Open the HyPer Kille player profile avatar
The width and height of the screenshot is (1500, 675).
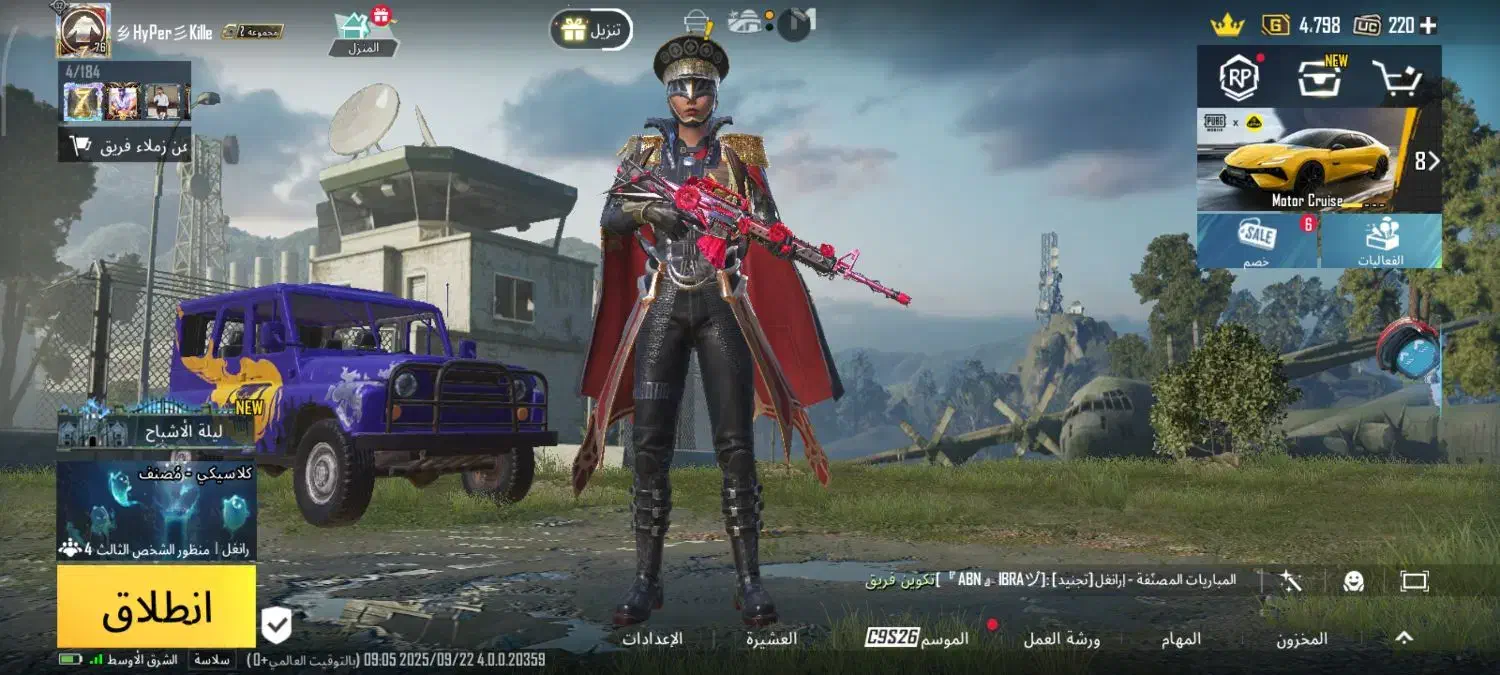(x=83, y=30)
